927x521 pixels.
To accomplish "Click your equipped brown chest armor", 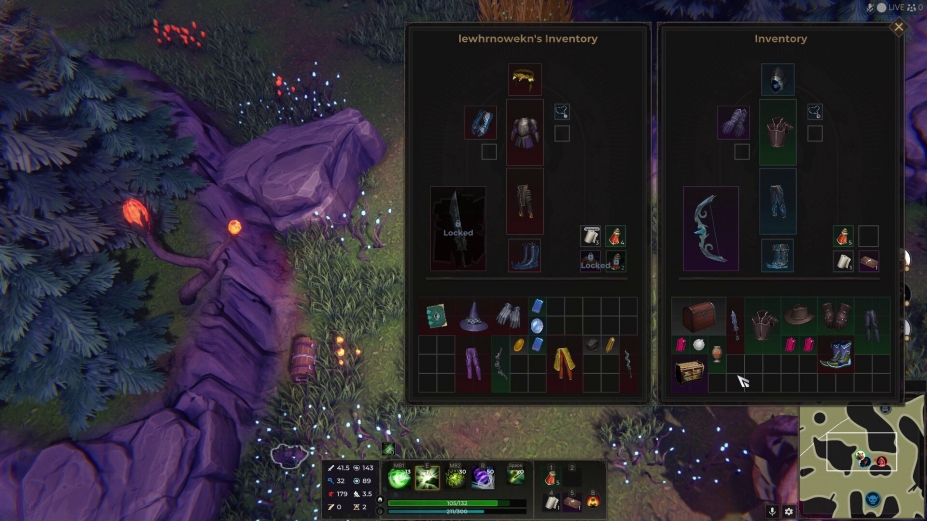I will [x=777, y=131].
